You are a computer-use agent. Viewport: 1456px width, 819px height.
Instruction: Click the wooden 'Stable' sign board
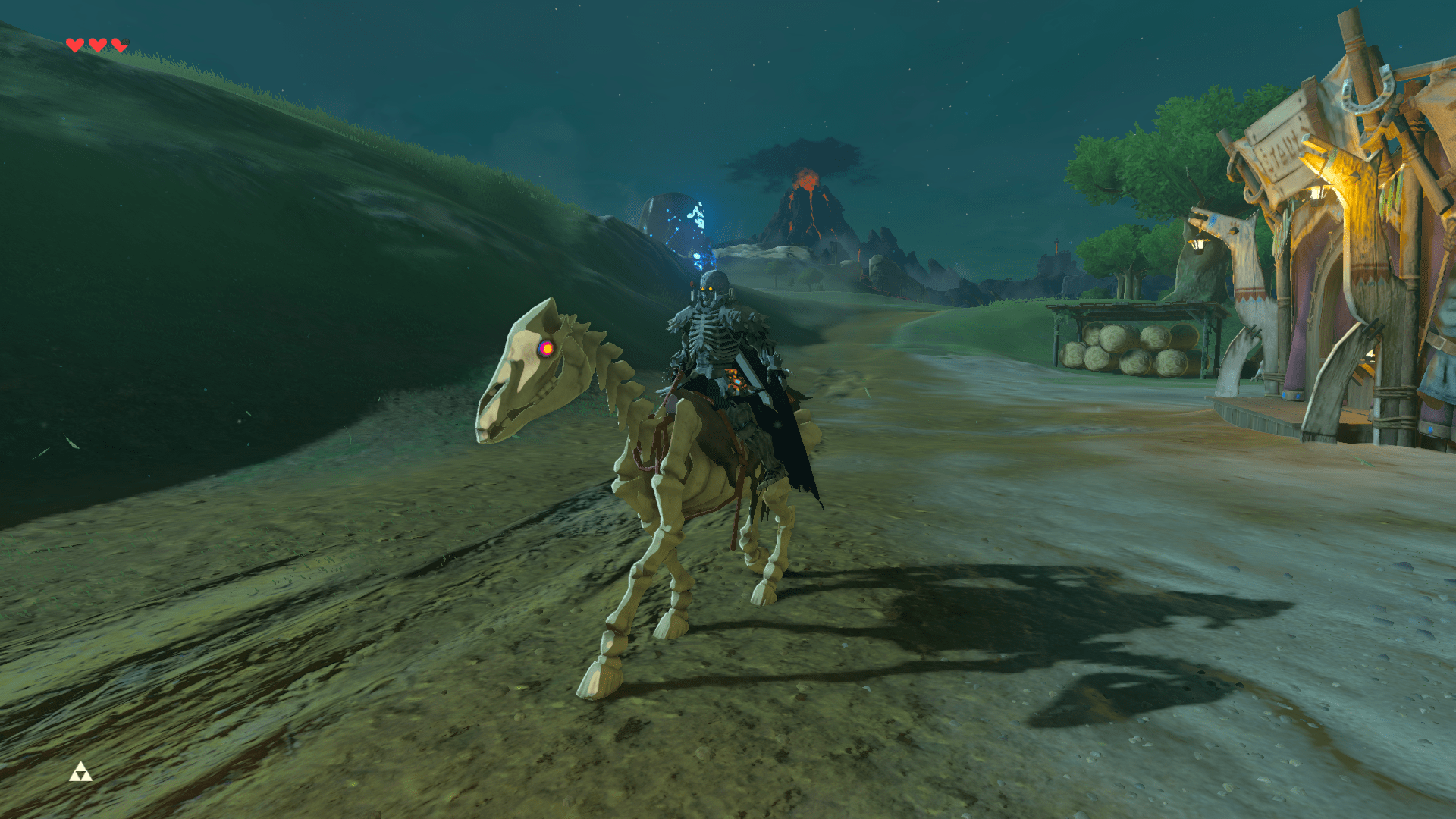[1284, 150]
